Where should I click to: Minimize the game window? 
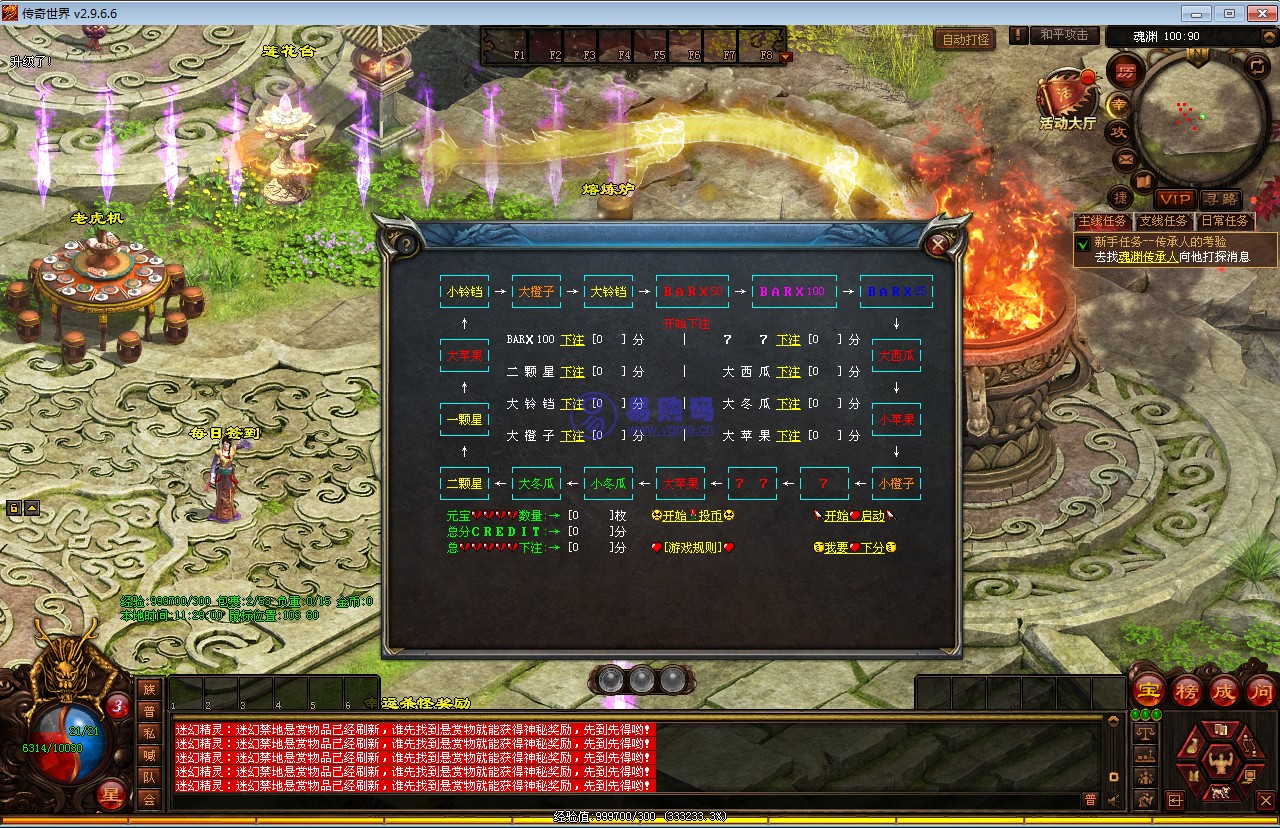click(1197, 13)
